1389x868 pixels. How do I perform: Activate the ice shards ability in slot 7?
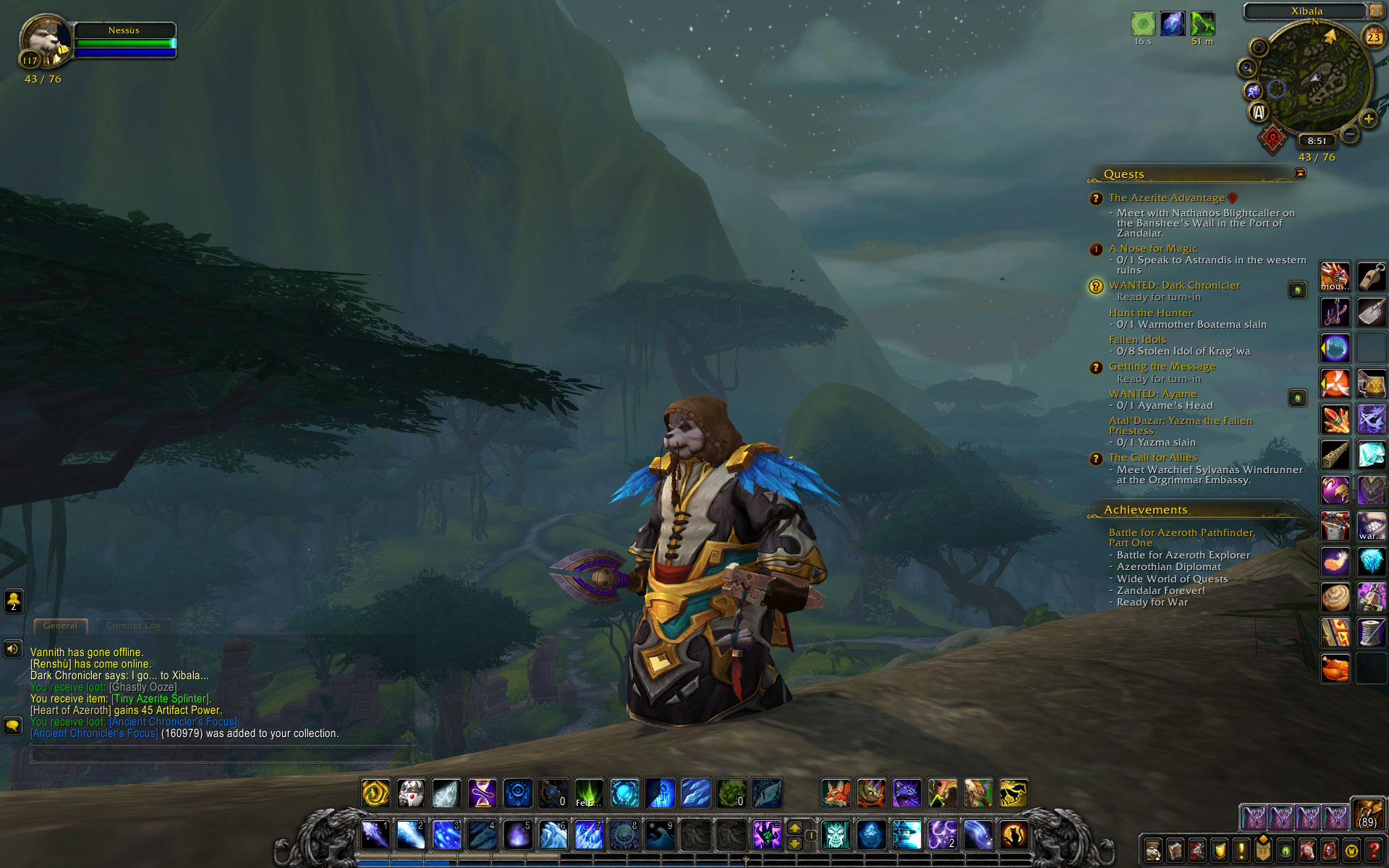[x=589, y=835]
